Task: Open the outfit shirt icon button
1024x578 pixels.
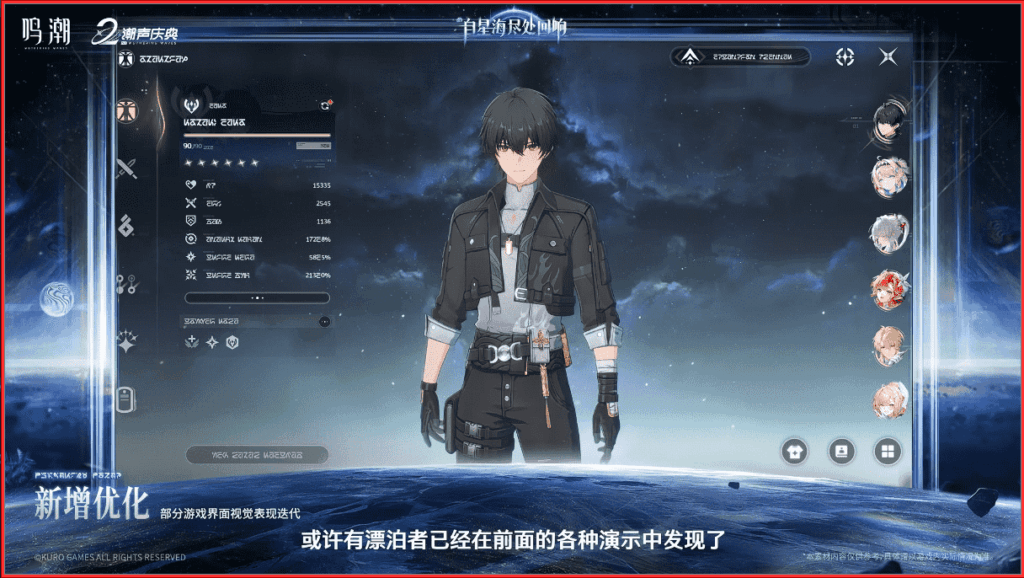Action: pos(795,451)
